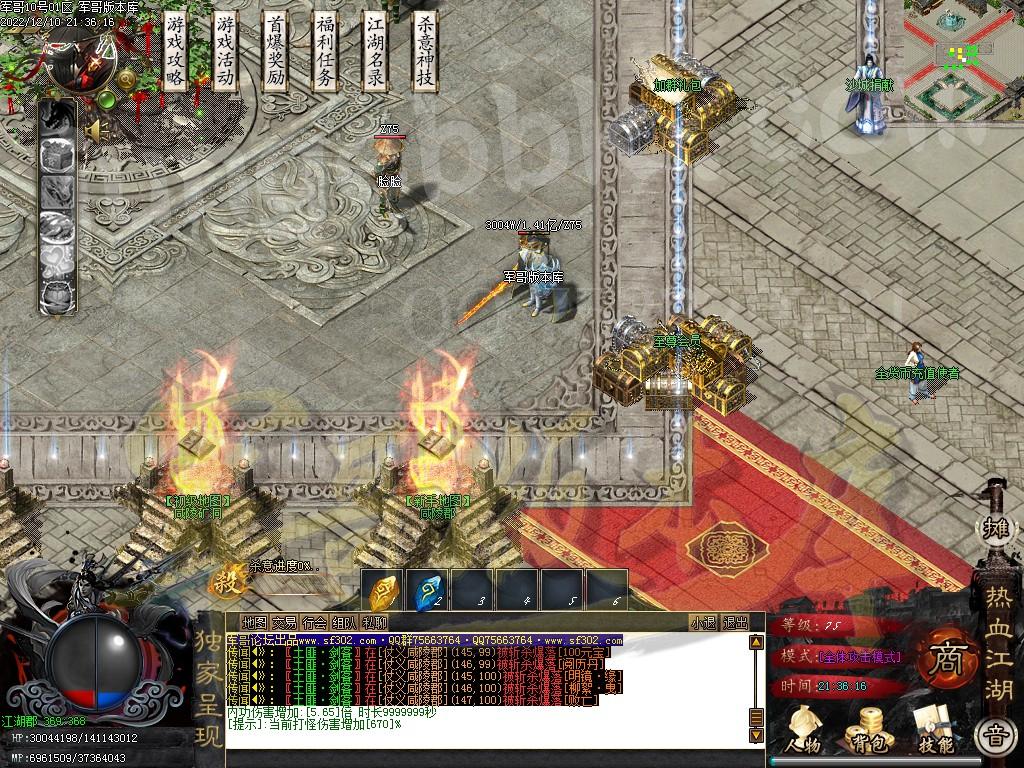Switch to the 交易 trade tab
The image size is (1024, 768).
point(284,622)
